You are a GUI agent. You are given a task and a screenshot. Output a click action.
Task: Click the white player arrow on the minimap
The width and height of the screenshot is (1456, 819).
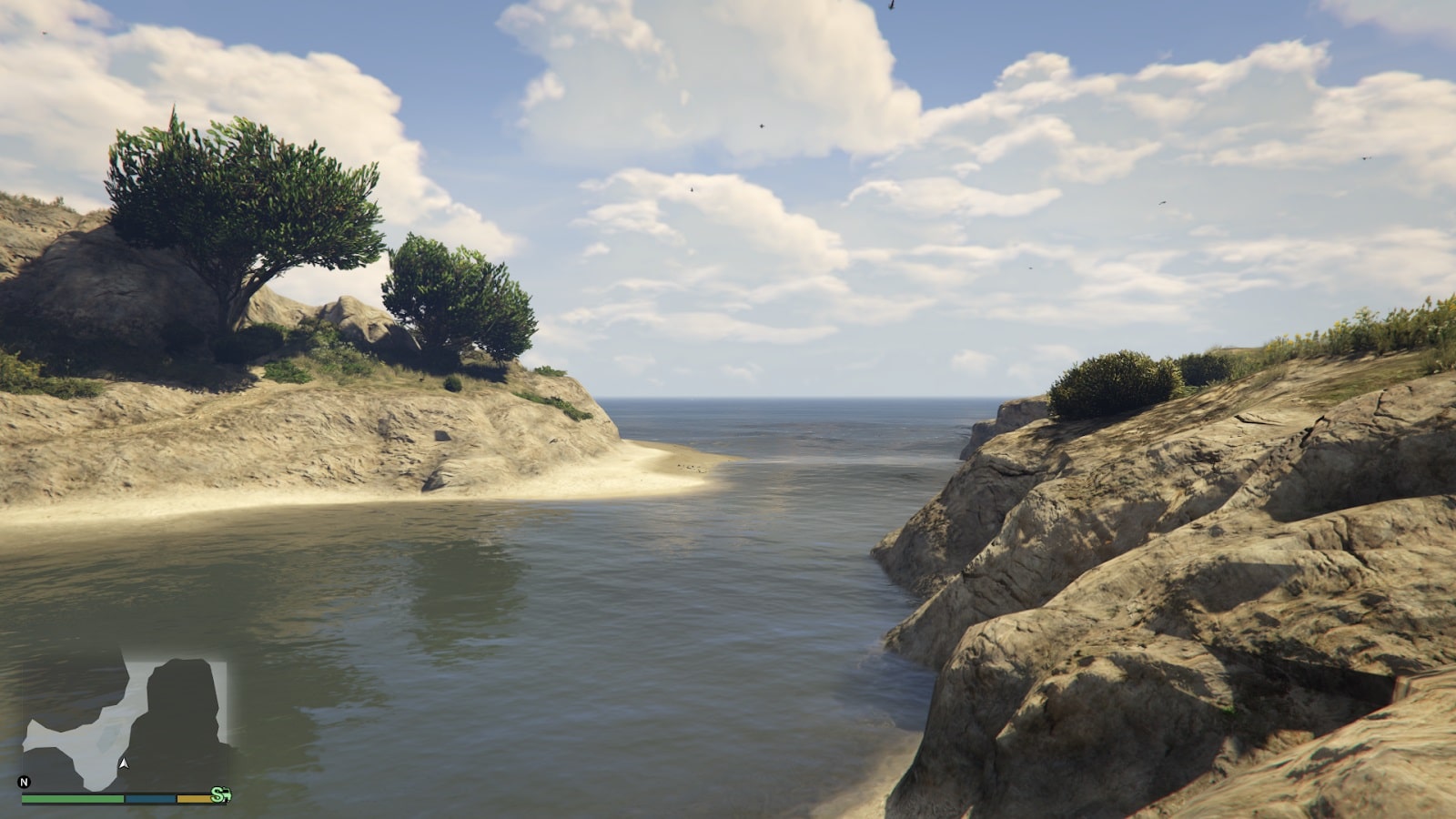(x=125, y=763)
